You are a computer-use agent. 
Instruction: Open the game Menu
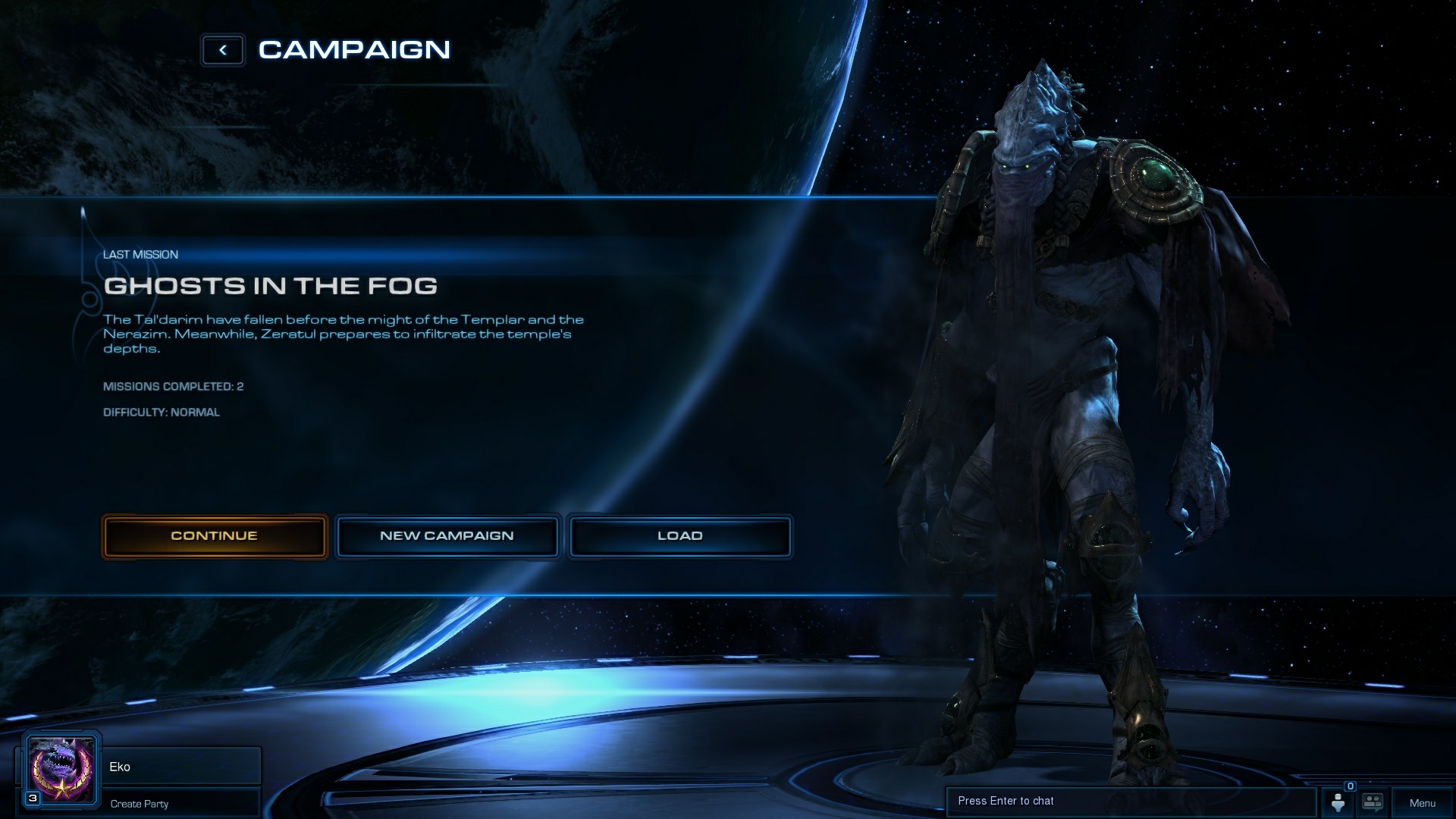[x=1422, y=803]
